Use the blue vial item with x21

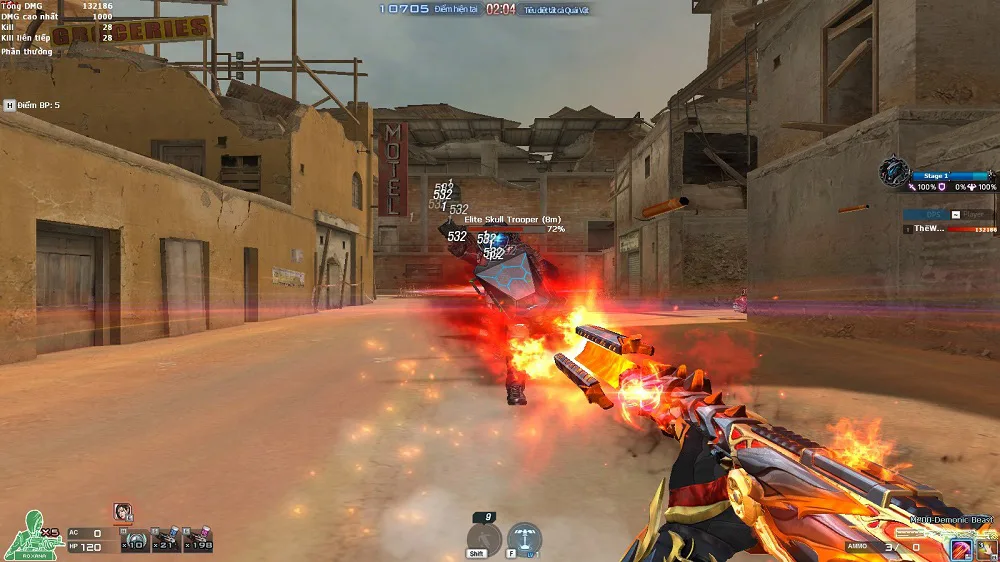click(167, 540)
